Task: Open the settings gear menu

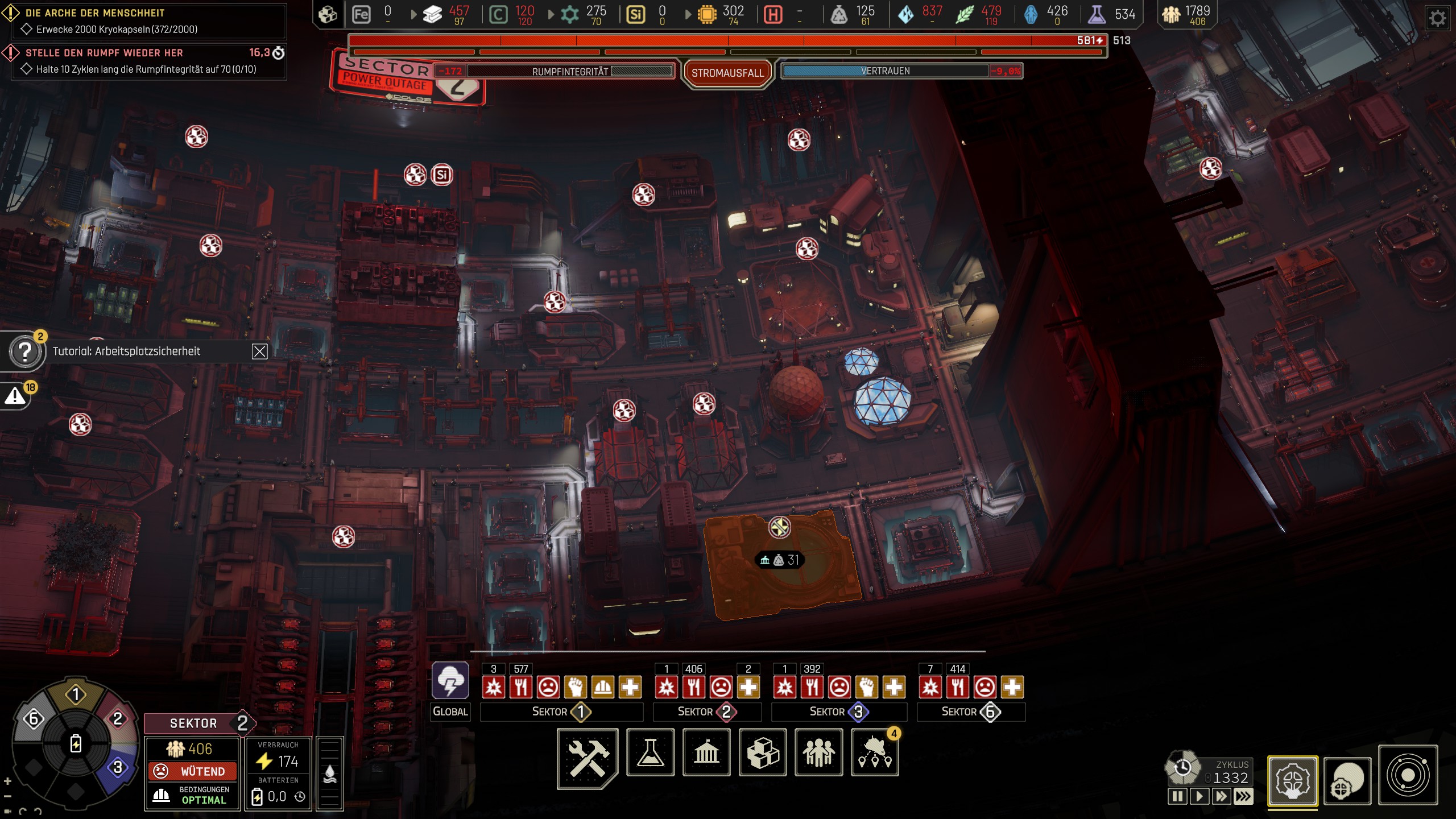Action: click(x=1437, y=19)
